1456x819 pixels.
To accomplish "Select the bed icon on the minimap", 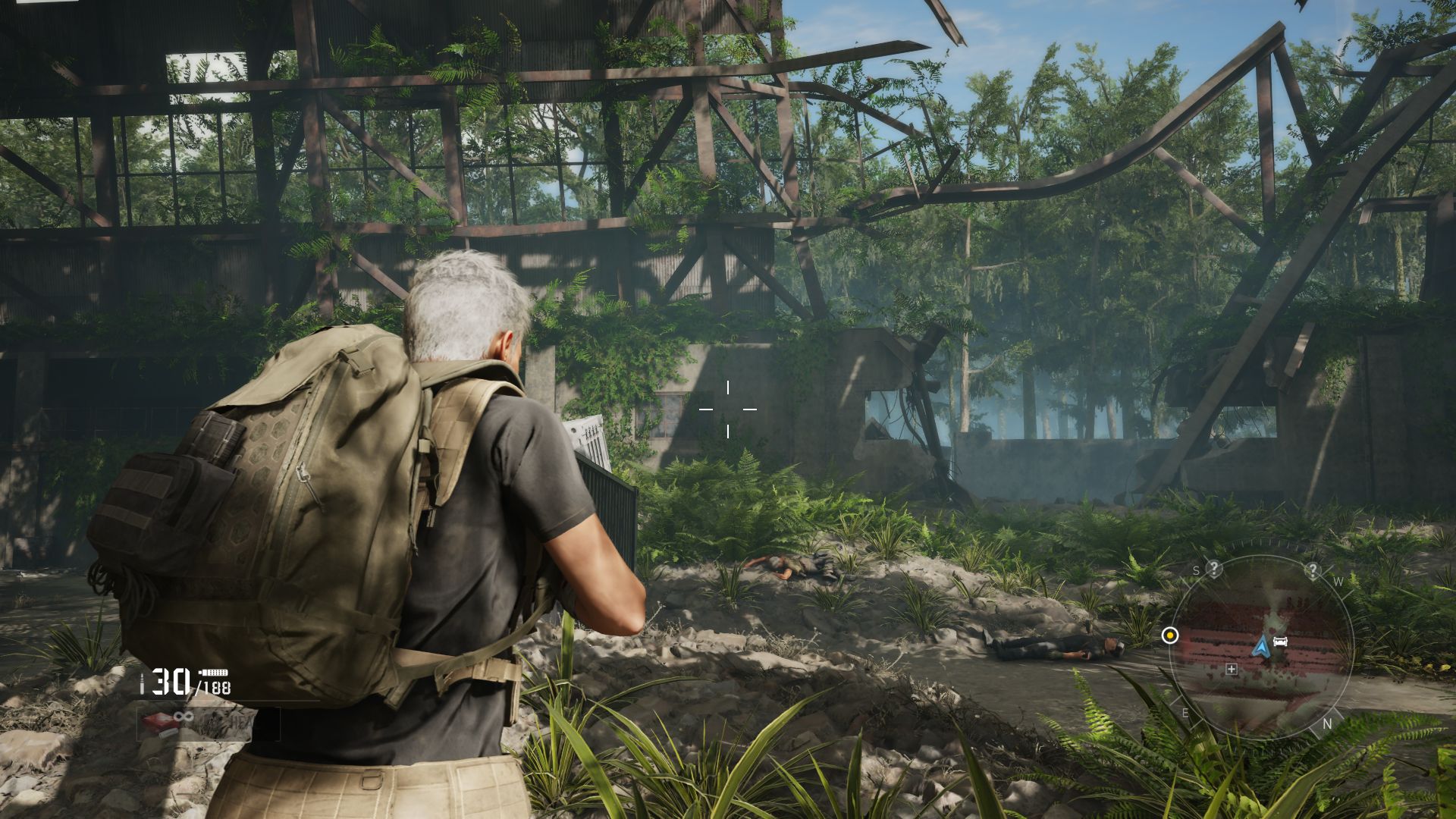I will pos(1281,642).
